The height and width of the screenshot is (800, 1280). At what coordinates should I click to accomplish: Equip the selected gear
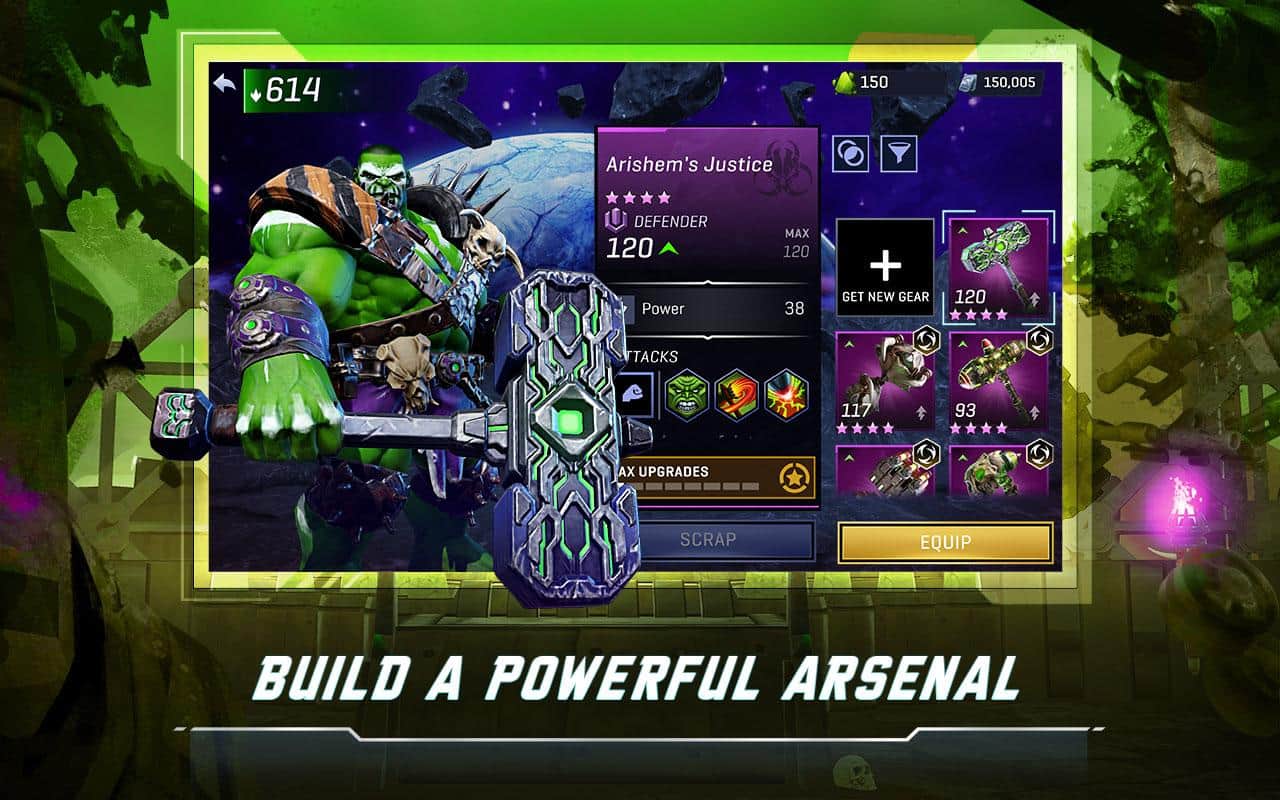[x=945, y=542]
